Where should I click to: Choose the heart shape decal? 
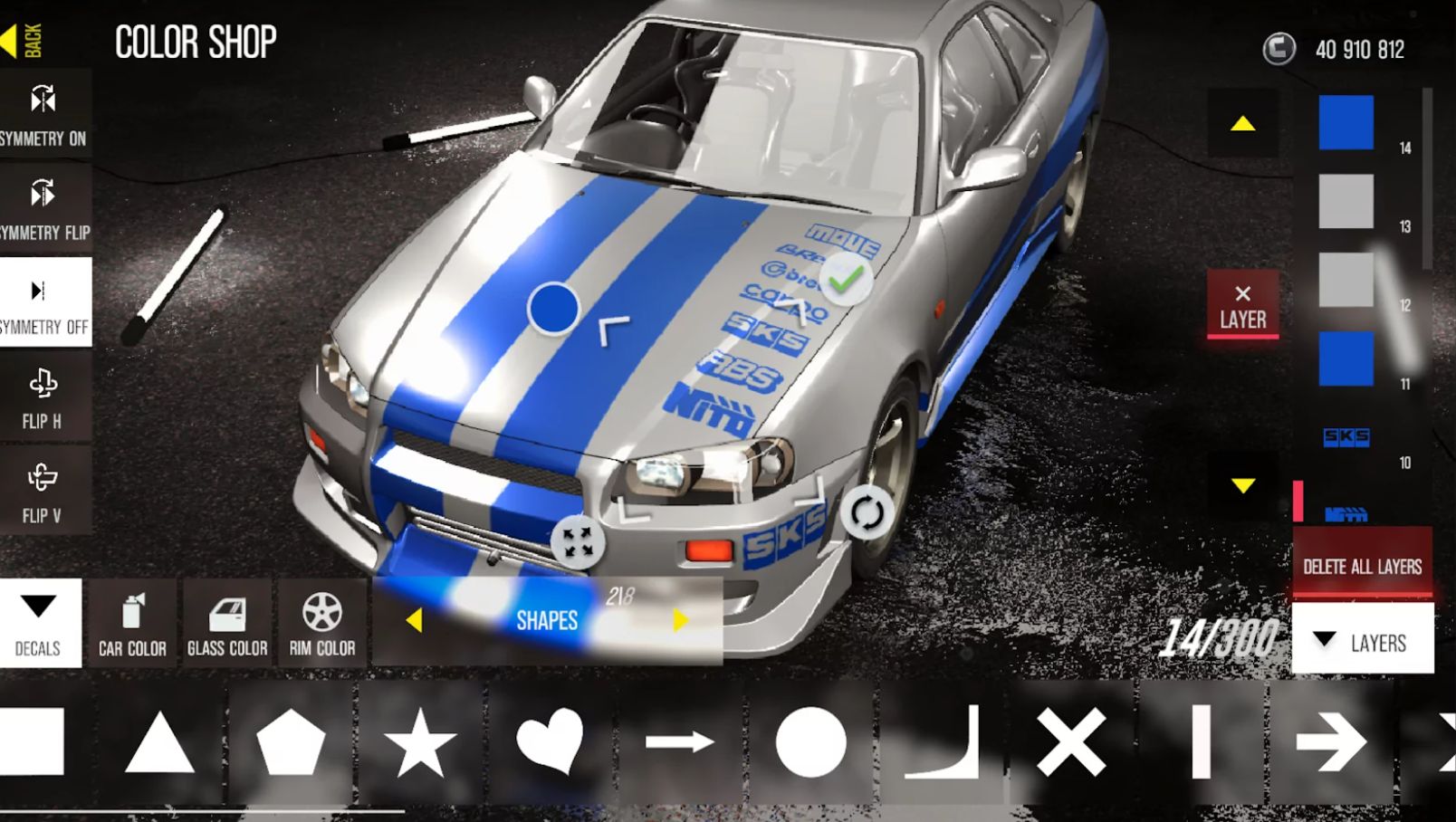coord(550,742)
